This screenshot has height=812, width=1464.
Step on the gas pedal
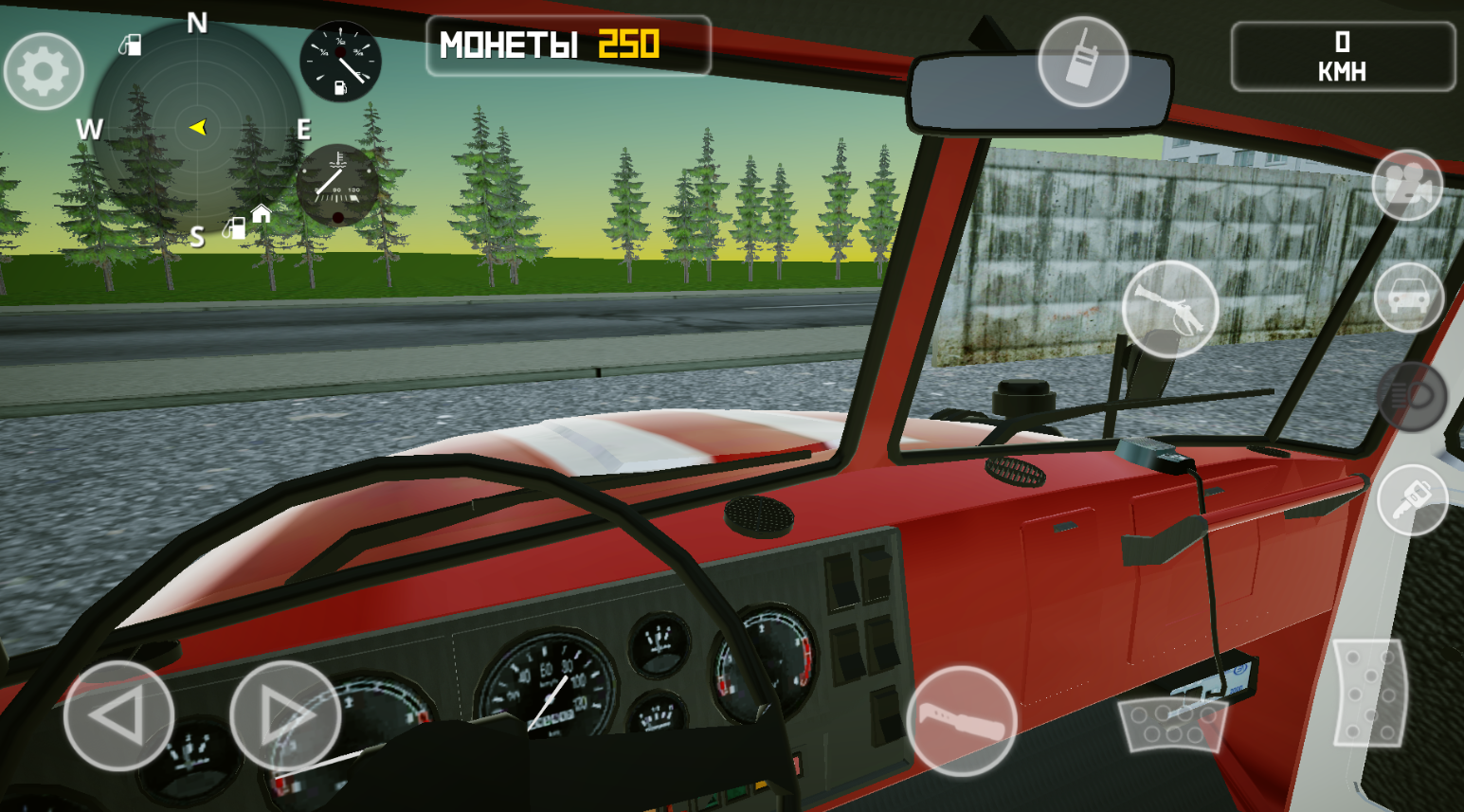[x=1368, y=692]
